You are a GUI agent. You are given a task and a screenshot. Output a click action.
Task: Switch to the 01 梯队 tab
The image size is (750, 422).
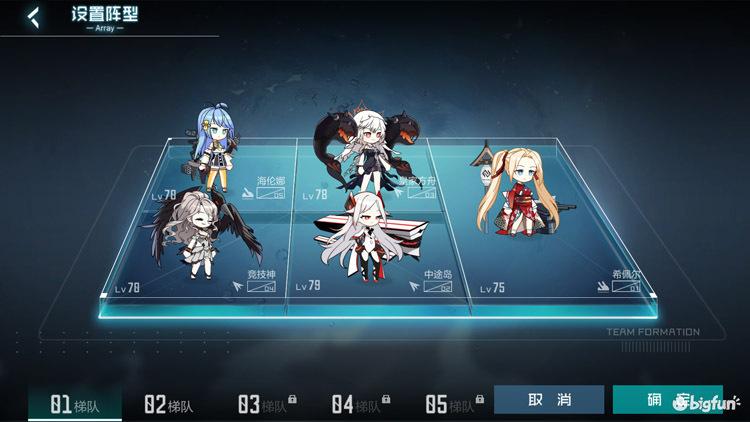tap(75, 404)
